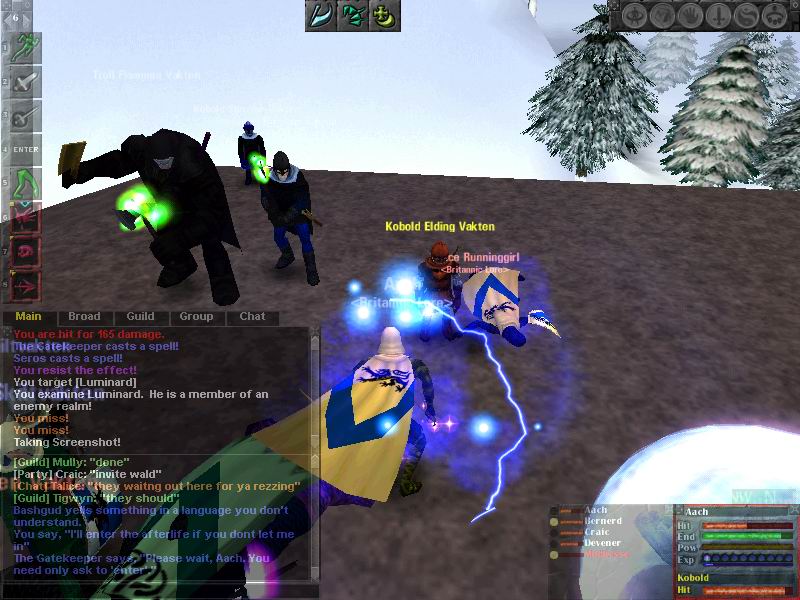Click the eye icon in the top-right toolbar

636,16
